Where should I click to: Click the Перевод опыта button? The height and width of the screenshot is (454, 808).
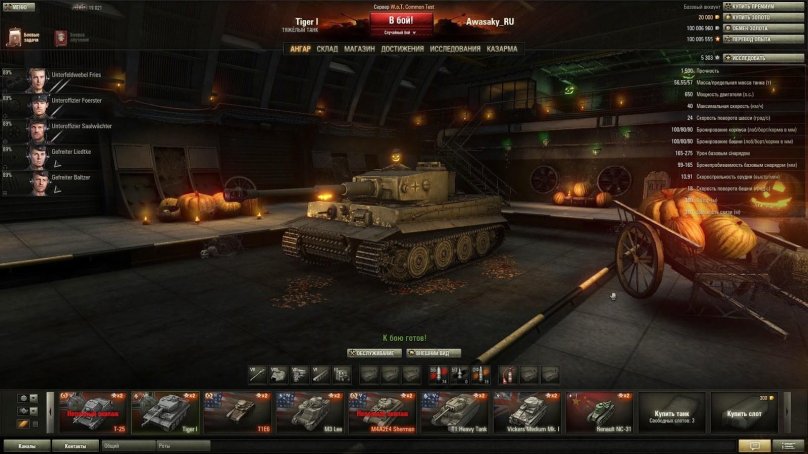[x=750, y=39]
